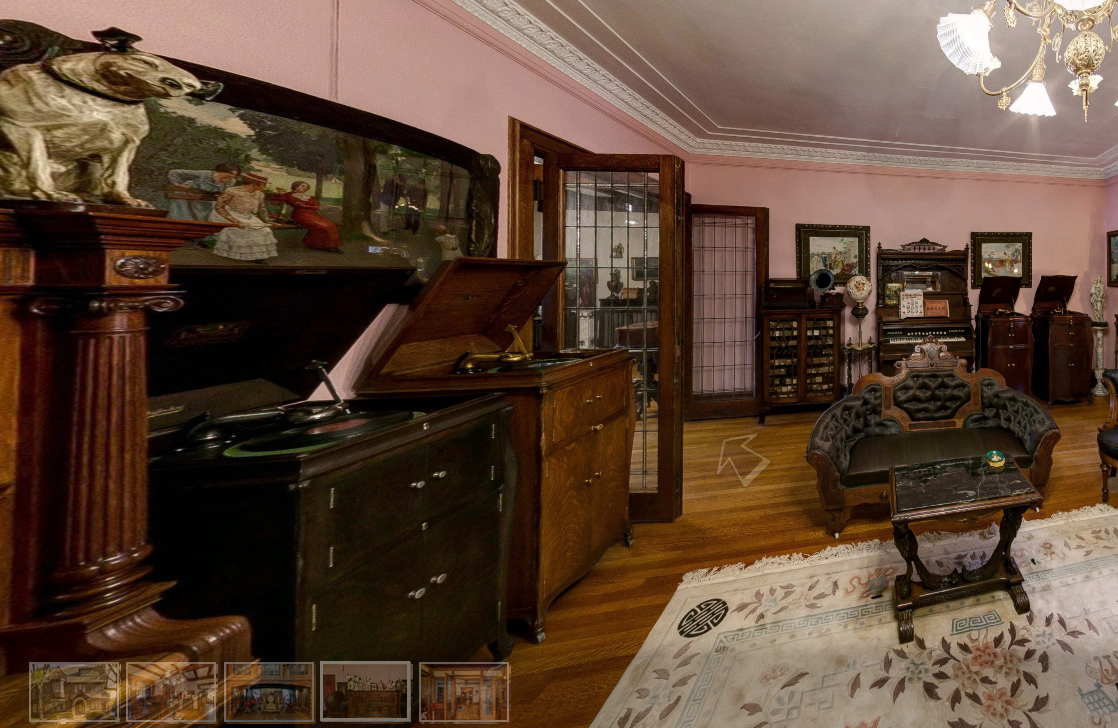Viewport: 1118px width, 728px height.
Task: Open the wooden doorway corridor thumbnail
Action: (464, 692)
